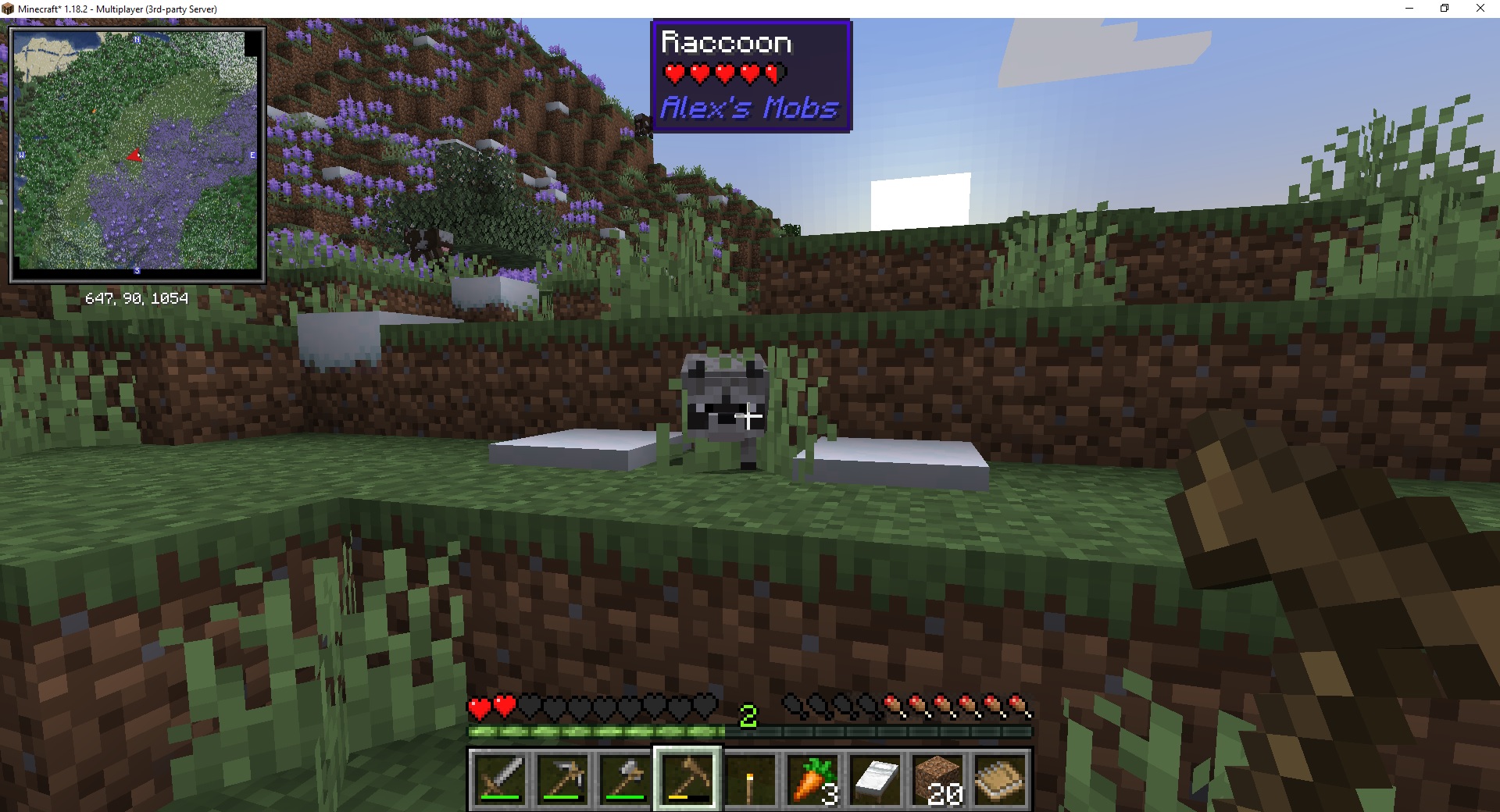The height and width of the screenshot is (812, 1500).
Task: Click the green experience level number 2
Action: [x=749, y=715]
